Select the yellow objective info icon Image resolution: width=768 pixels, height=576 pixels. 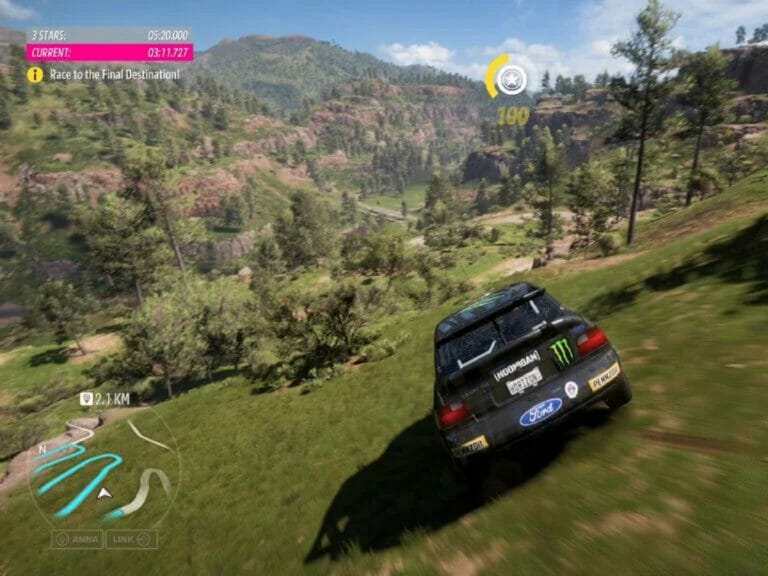click(x=35, y=74)
